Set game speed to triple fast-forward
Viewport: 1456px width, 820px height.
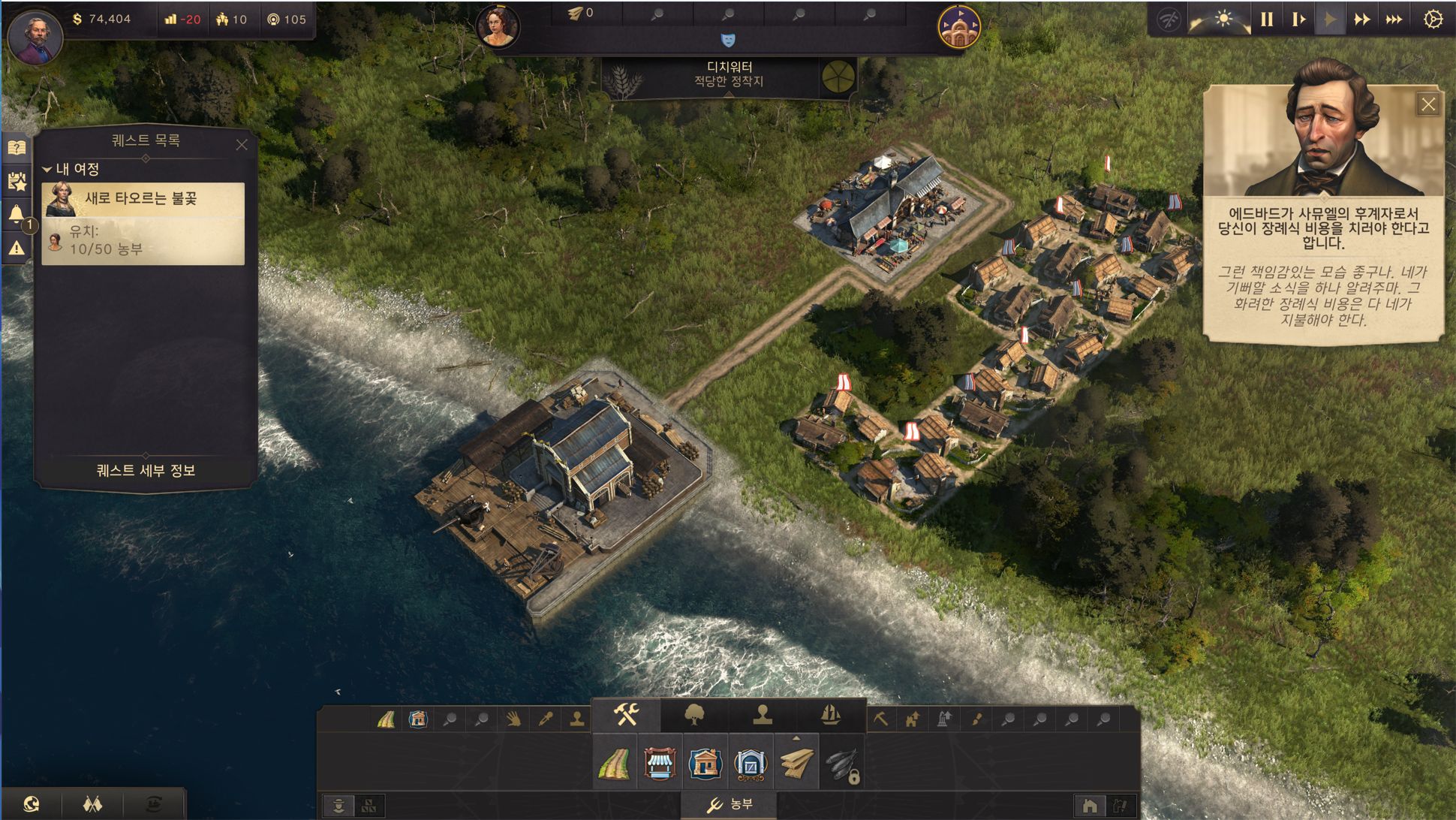1394,20
